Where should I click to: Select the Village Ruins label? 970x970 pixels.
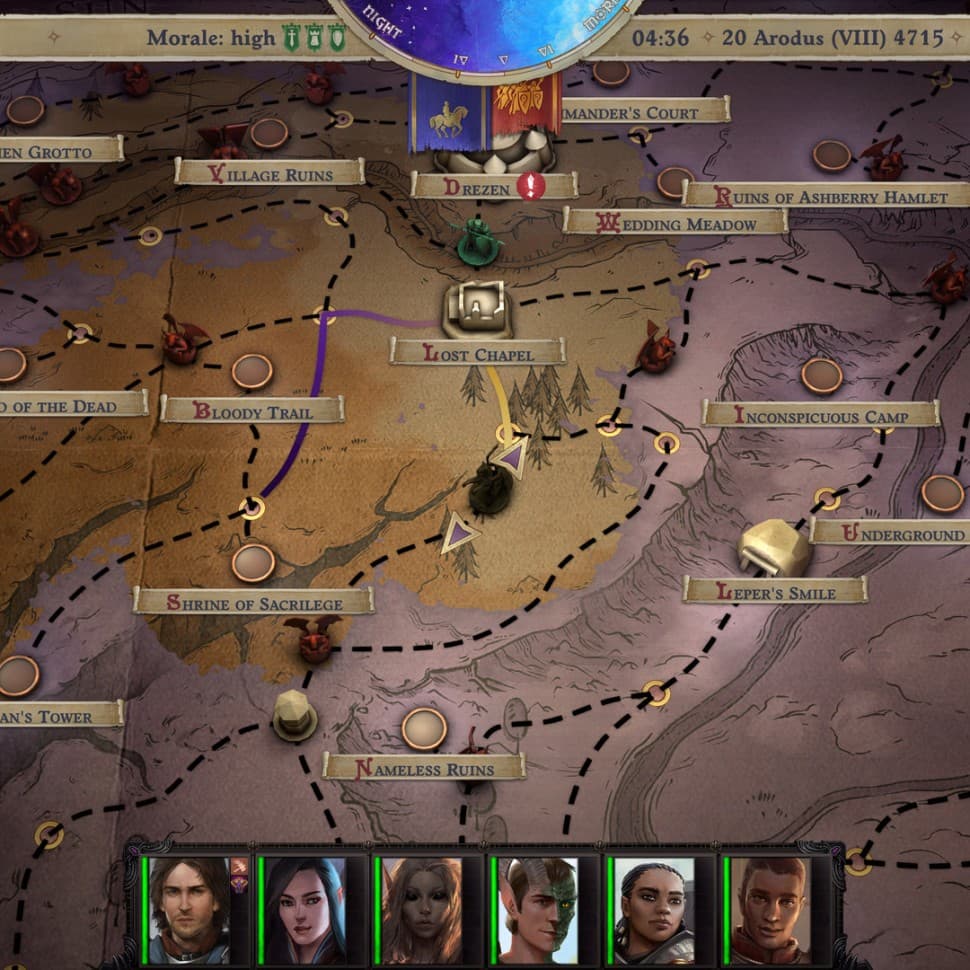[269, 172]
